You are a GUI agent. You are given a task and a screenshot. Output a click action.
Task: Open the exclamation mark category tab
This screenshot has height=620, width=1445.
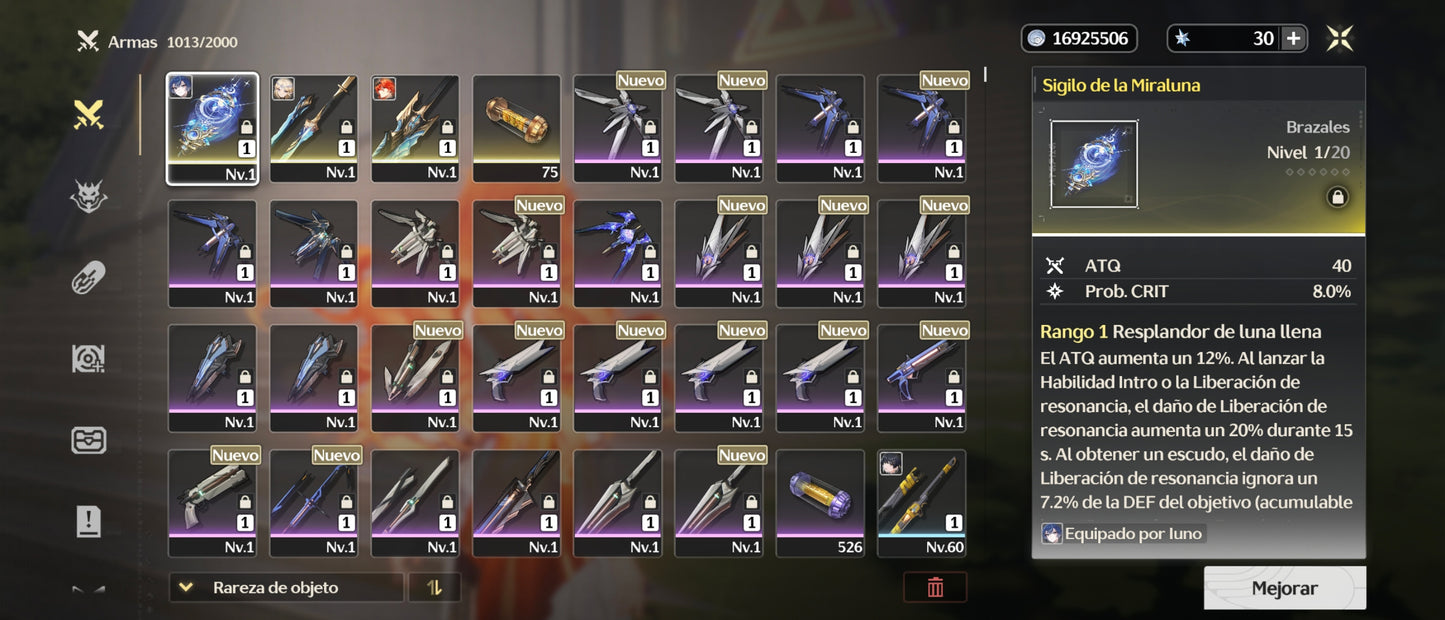[89, 521]
